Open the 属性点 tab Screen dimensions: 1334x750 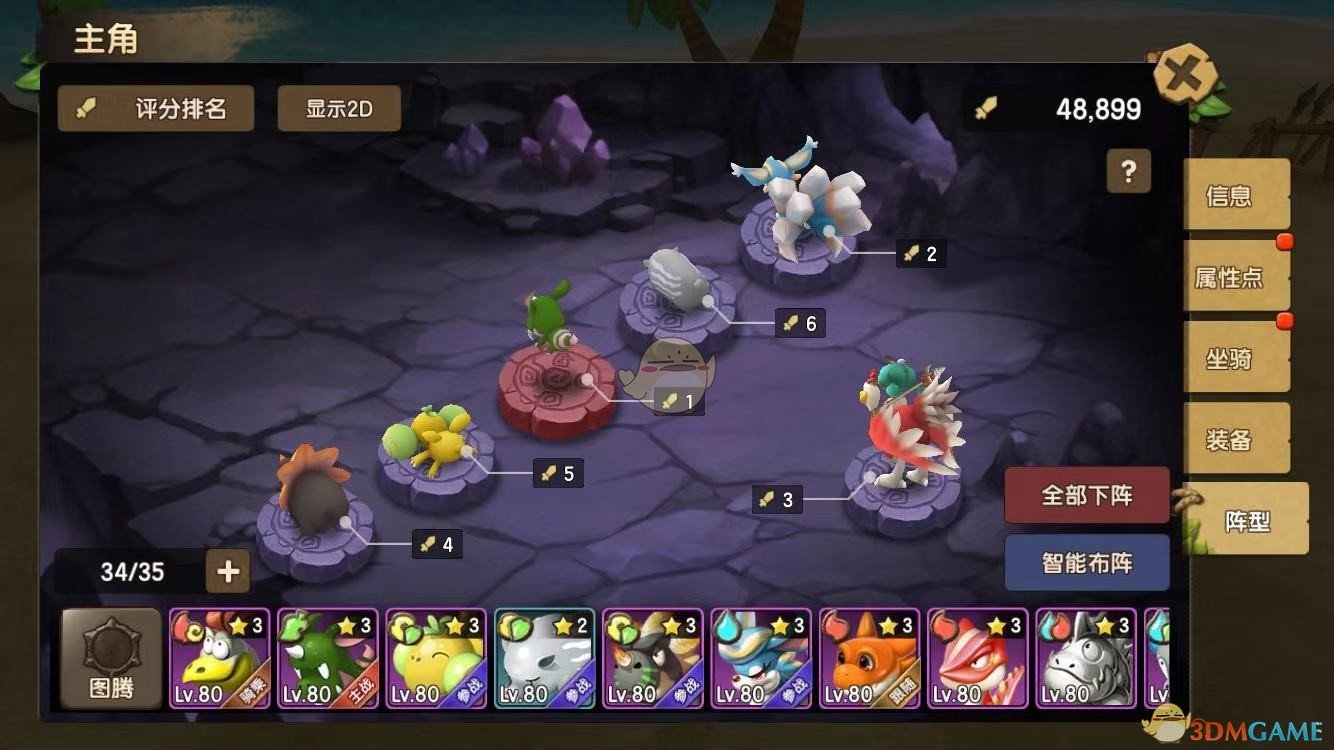[1235, 277]
